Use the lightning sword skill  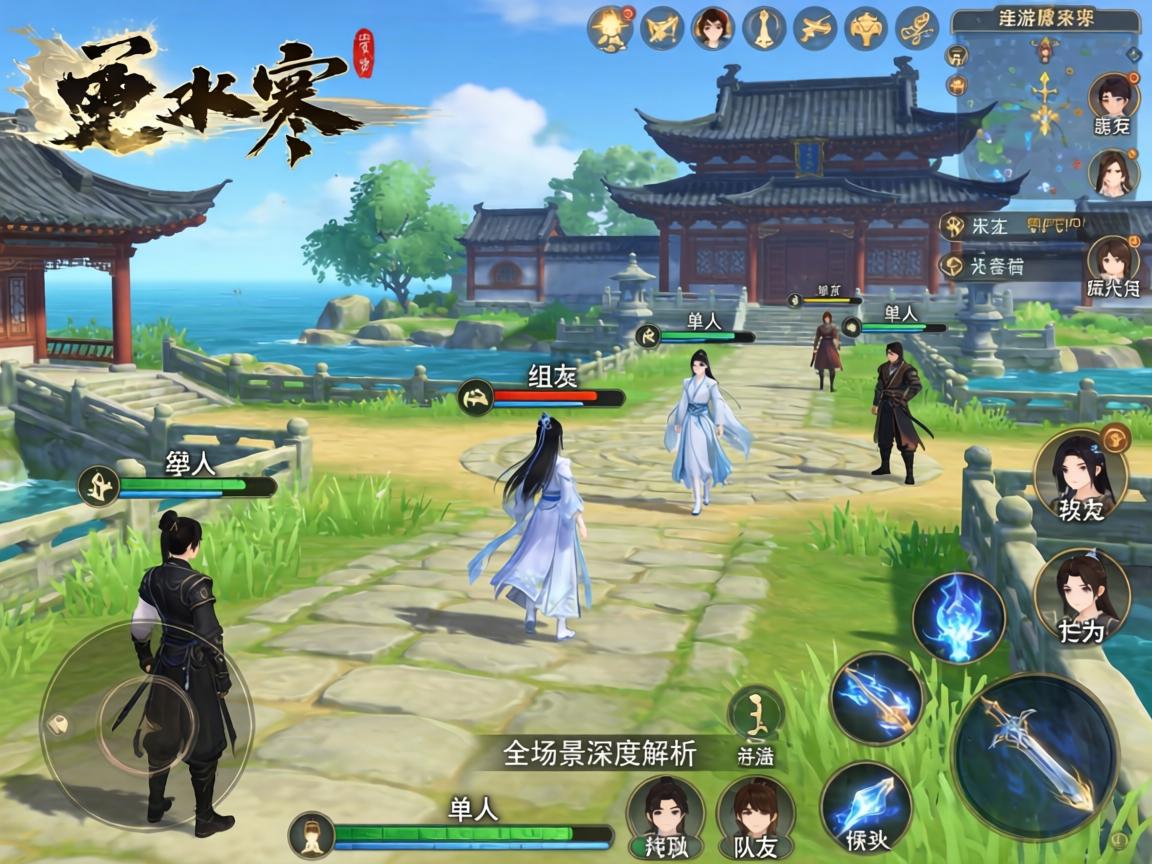click(x=877, y=697)
